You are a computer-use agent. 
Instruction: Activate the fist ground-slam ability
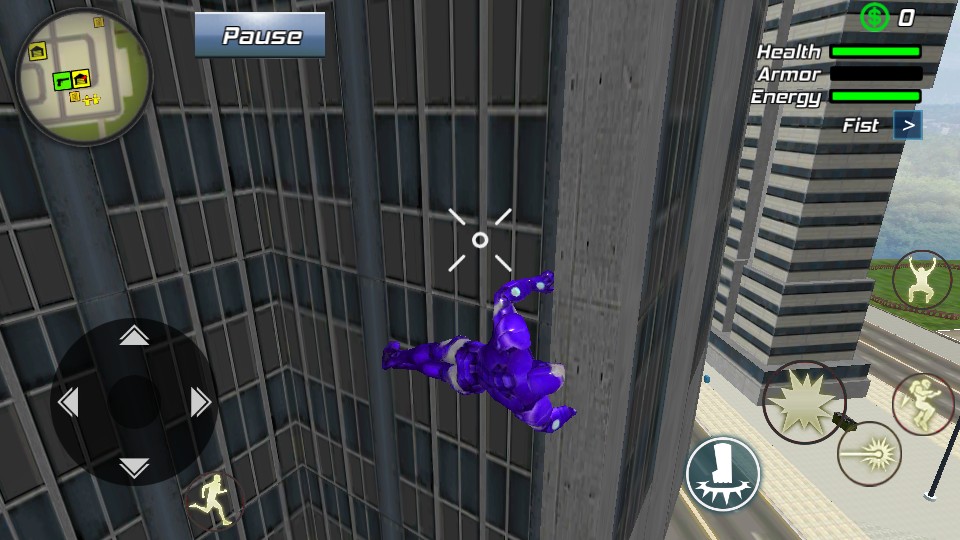pos(723,474)
